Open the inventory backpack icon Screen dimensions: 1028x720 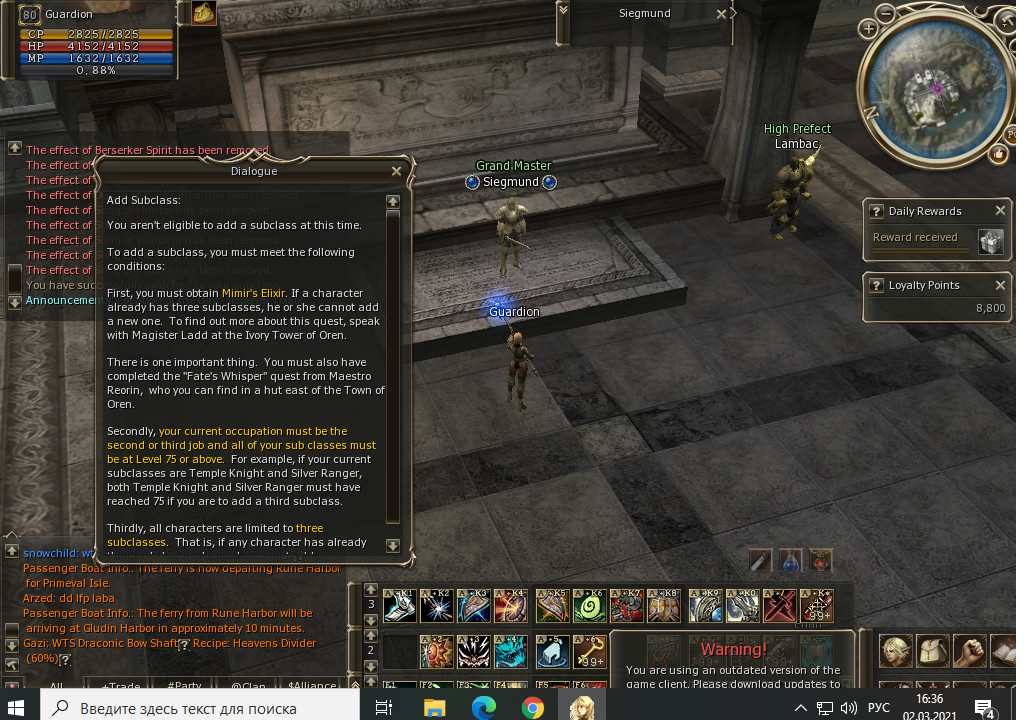933,651
